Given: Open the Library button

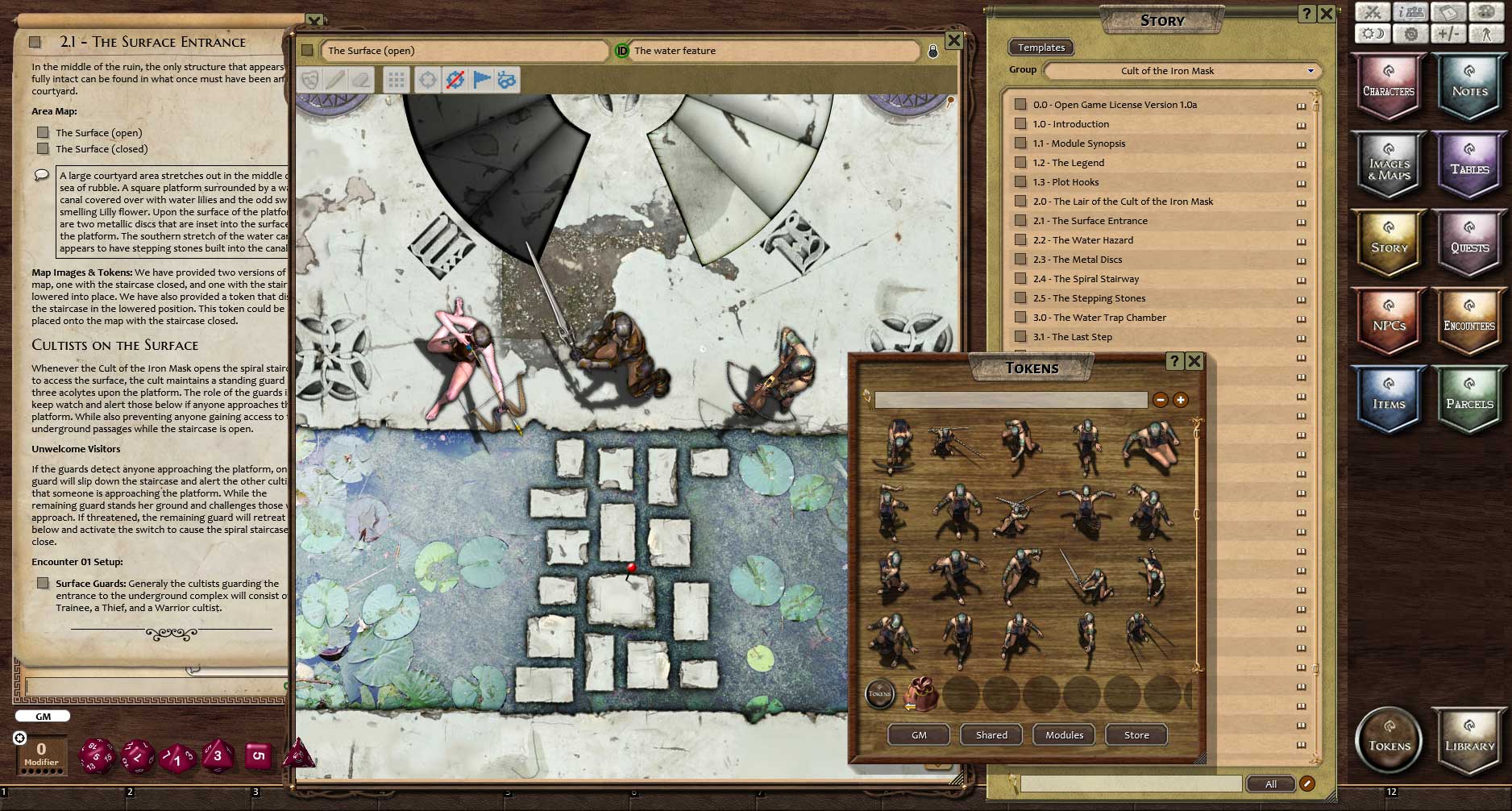Looking at the screenshot, I should [x=1469, y=742].
